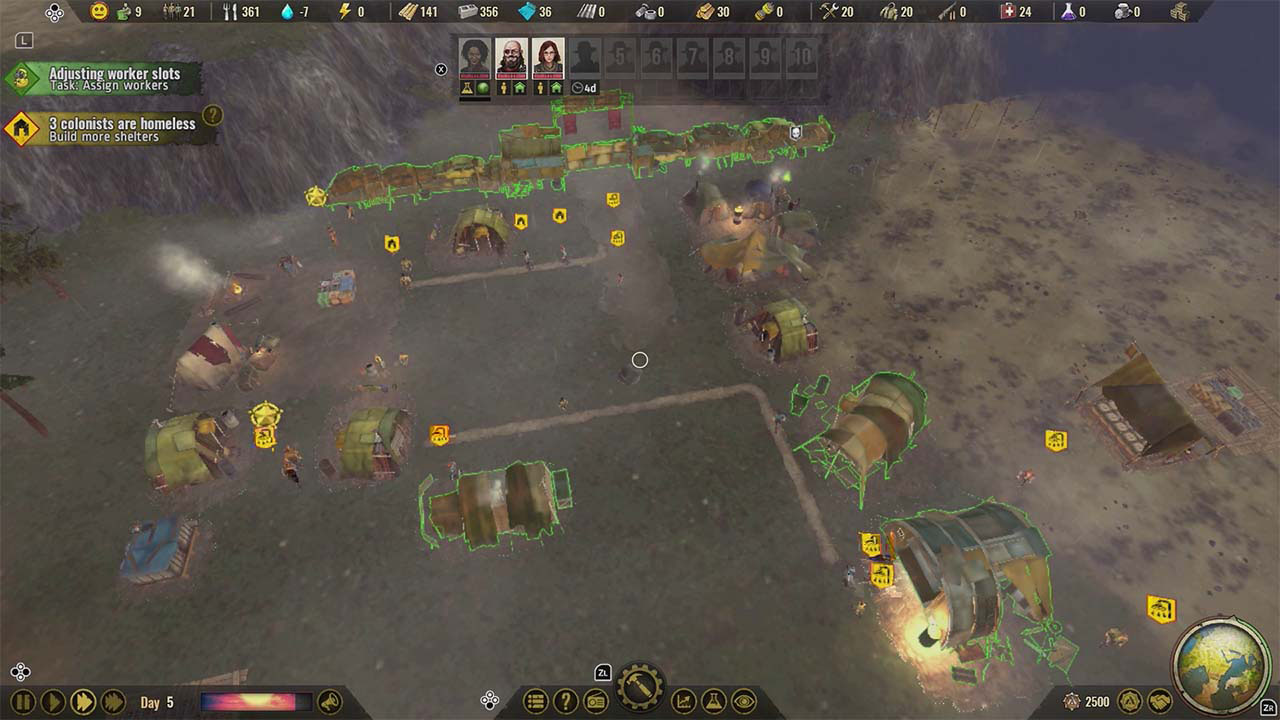Toggle the announcements megaphone icon
This screenshot has height=720, width=1280.
pos(330,702)
